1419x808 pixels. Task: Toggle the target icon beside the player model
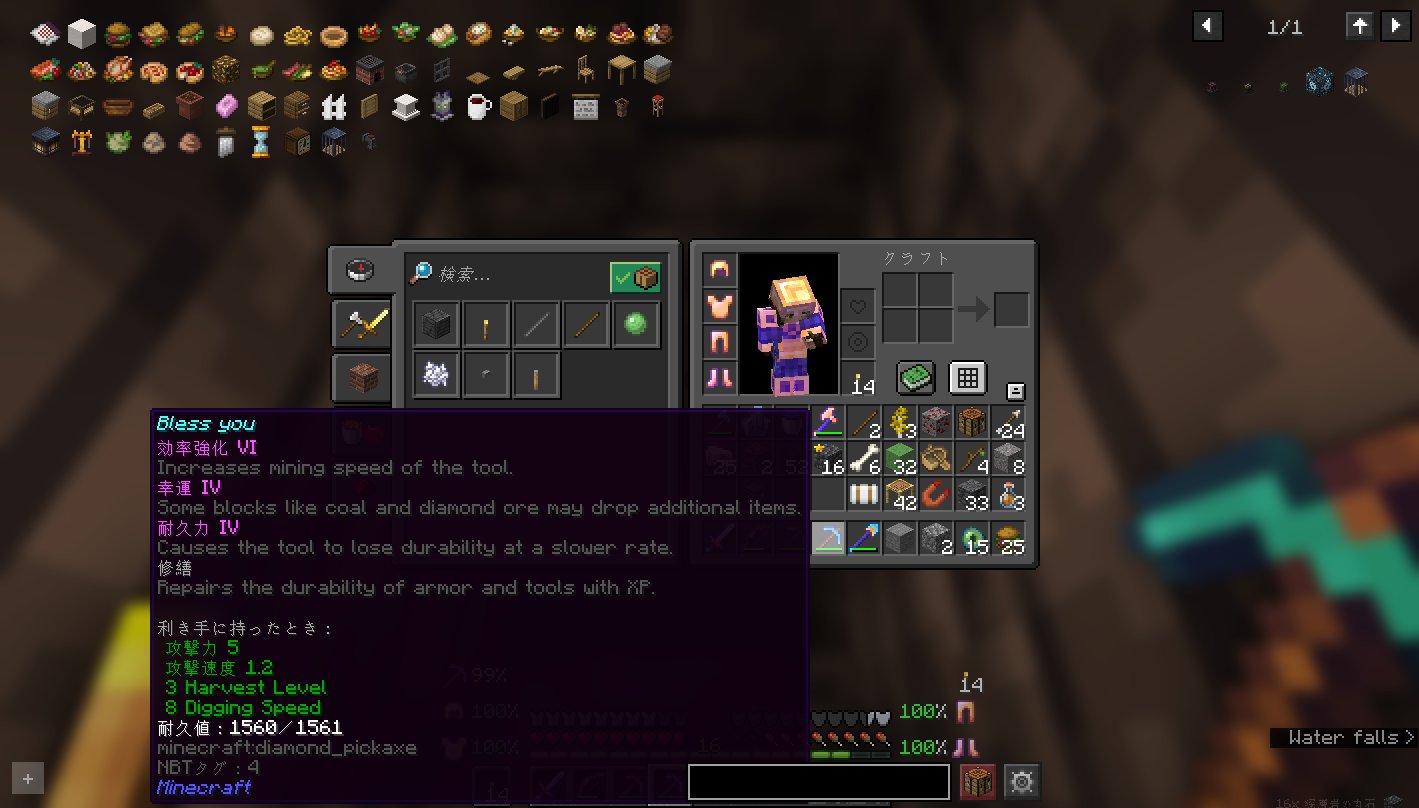(x=858, y=342)
